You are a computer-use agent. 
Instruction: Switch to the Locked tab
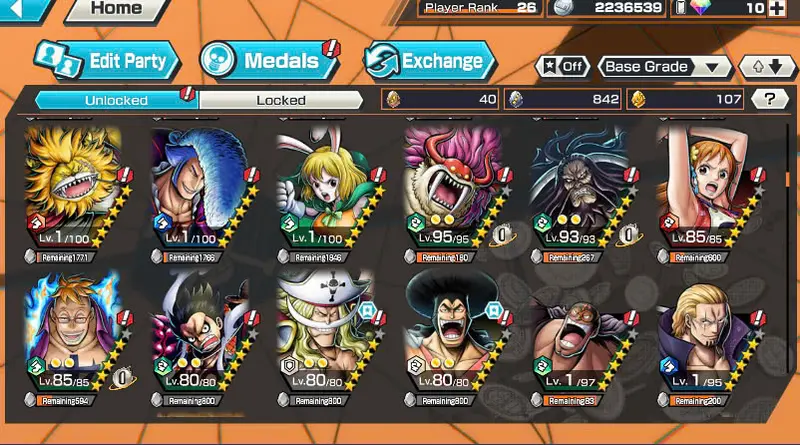[280, 100]
